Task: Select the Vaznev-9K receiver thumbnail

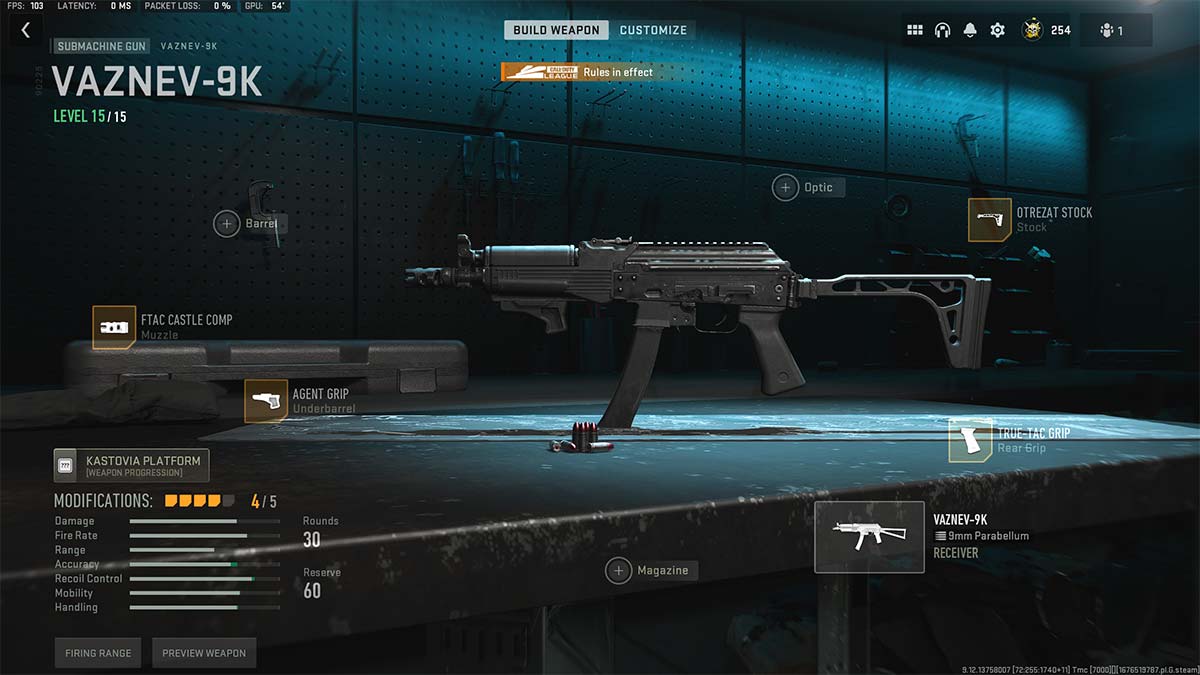Action: [869, 537]
